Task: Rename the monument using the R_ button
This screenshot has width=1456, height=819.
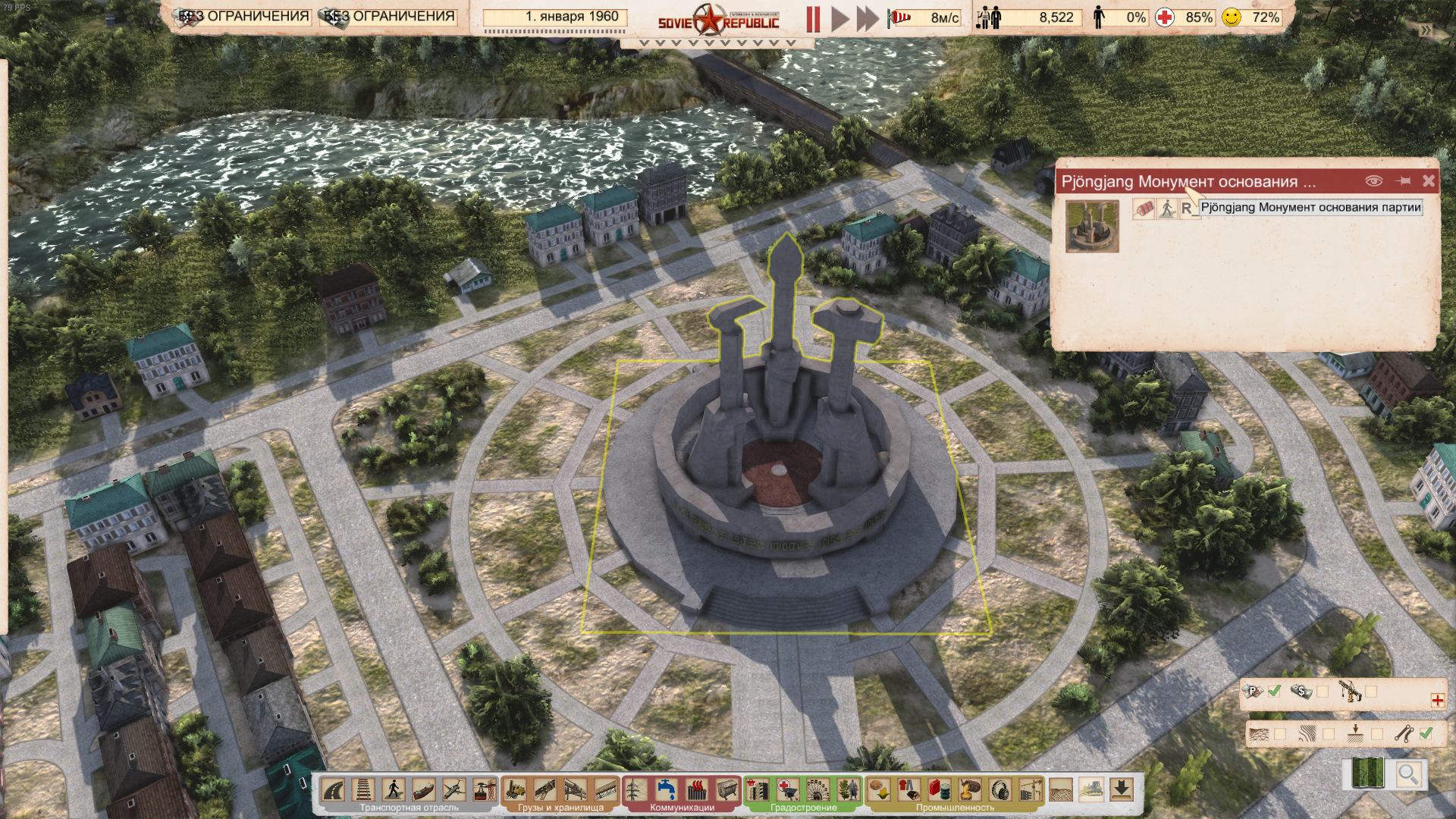Action: click(x=1188, y=209)
